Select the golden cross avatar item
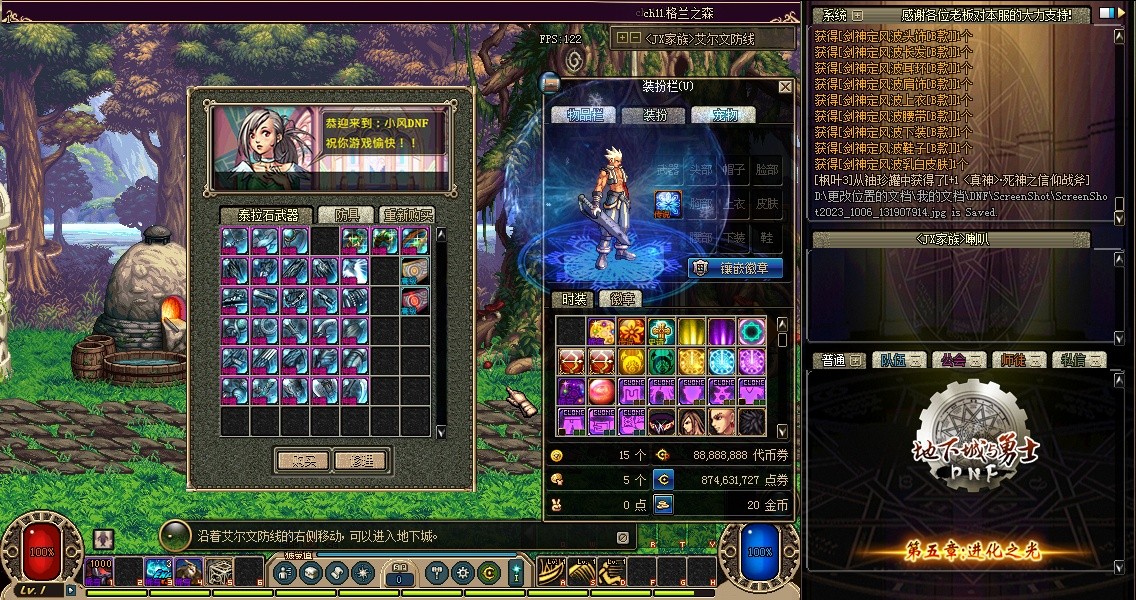Viewport: 1136px width, 600px height. point(662,331)
